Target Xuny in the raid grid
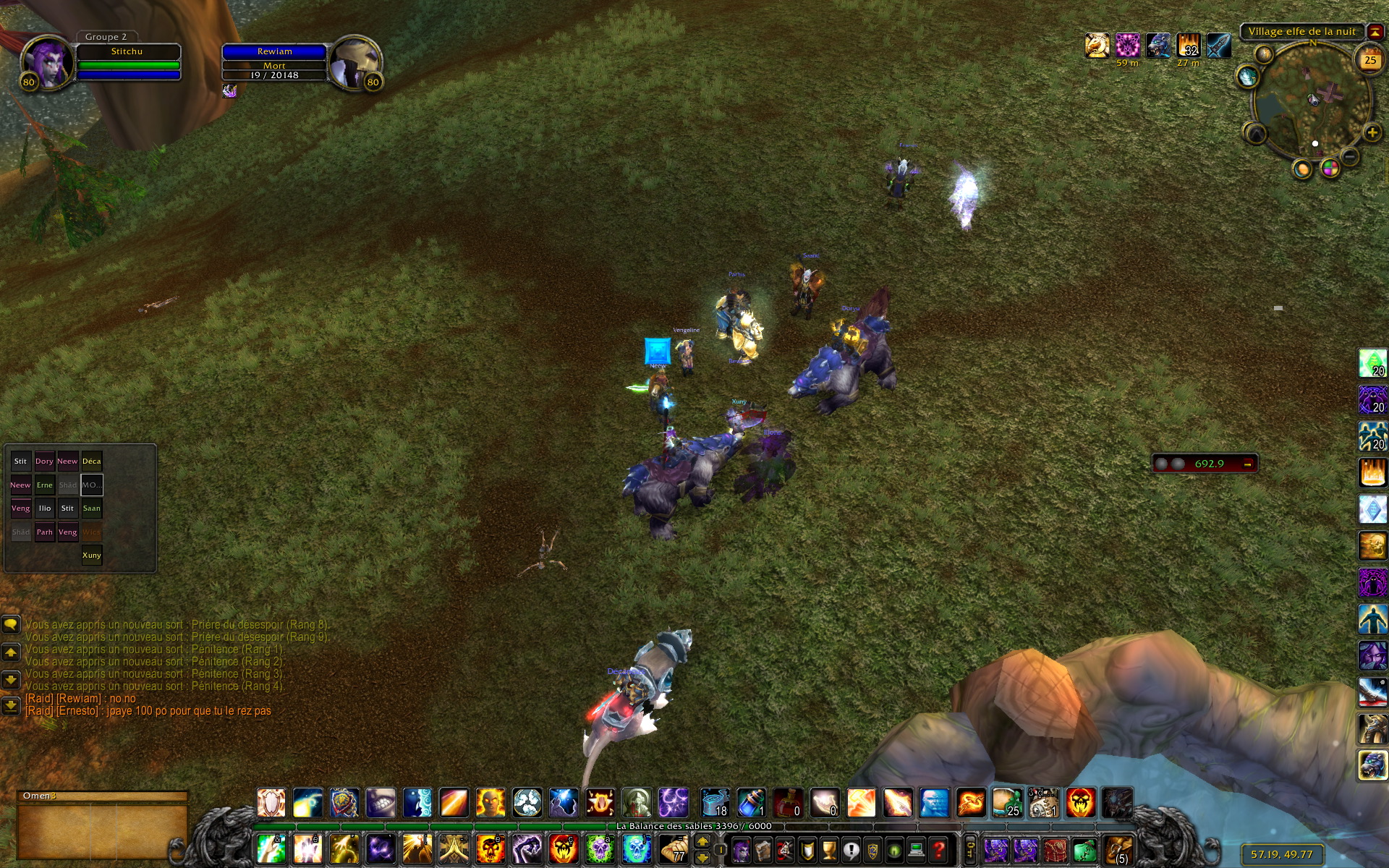Viewport: 1389px width, 868px height. tap(92, 556)
